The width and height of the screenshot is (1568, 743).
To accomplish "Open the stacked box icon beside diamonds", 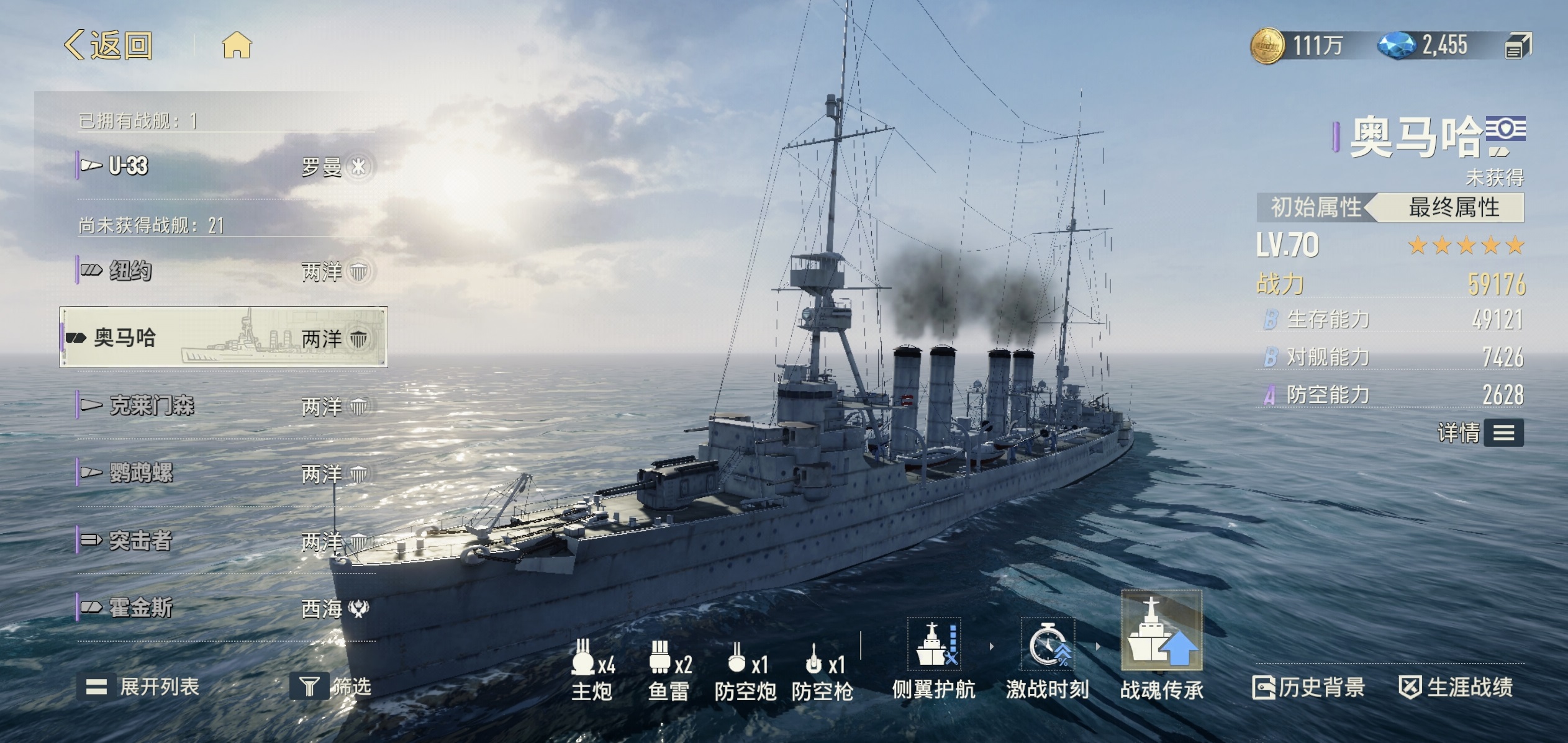I will [x=1518, y=46].
